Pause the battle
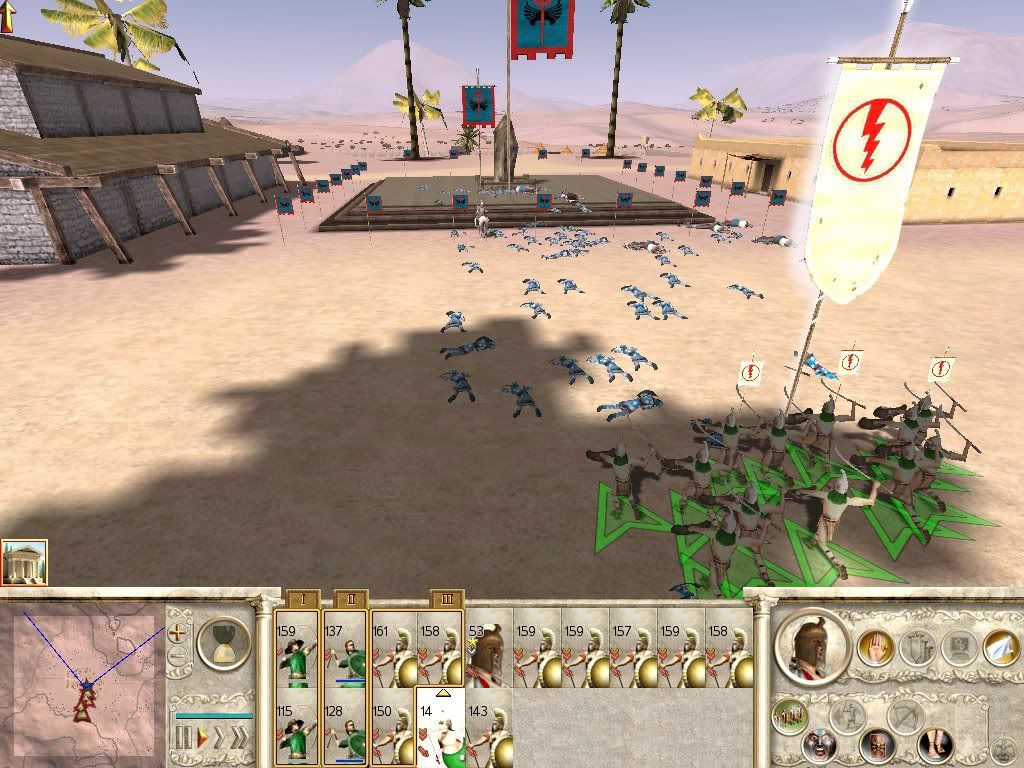This screenshot has width=1024, height=768. [x=184, y=738]
